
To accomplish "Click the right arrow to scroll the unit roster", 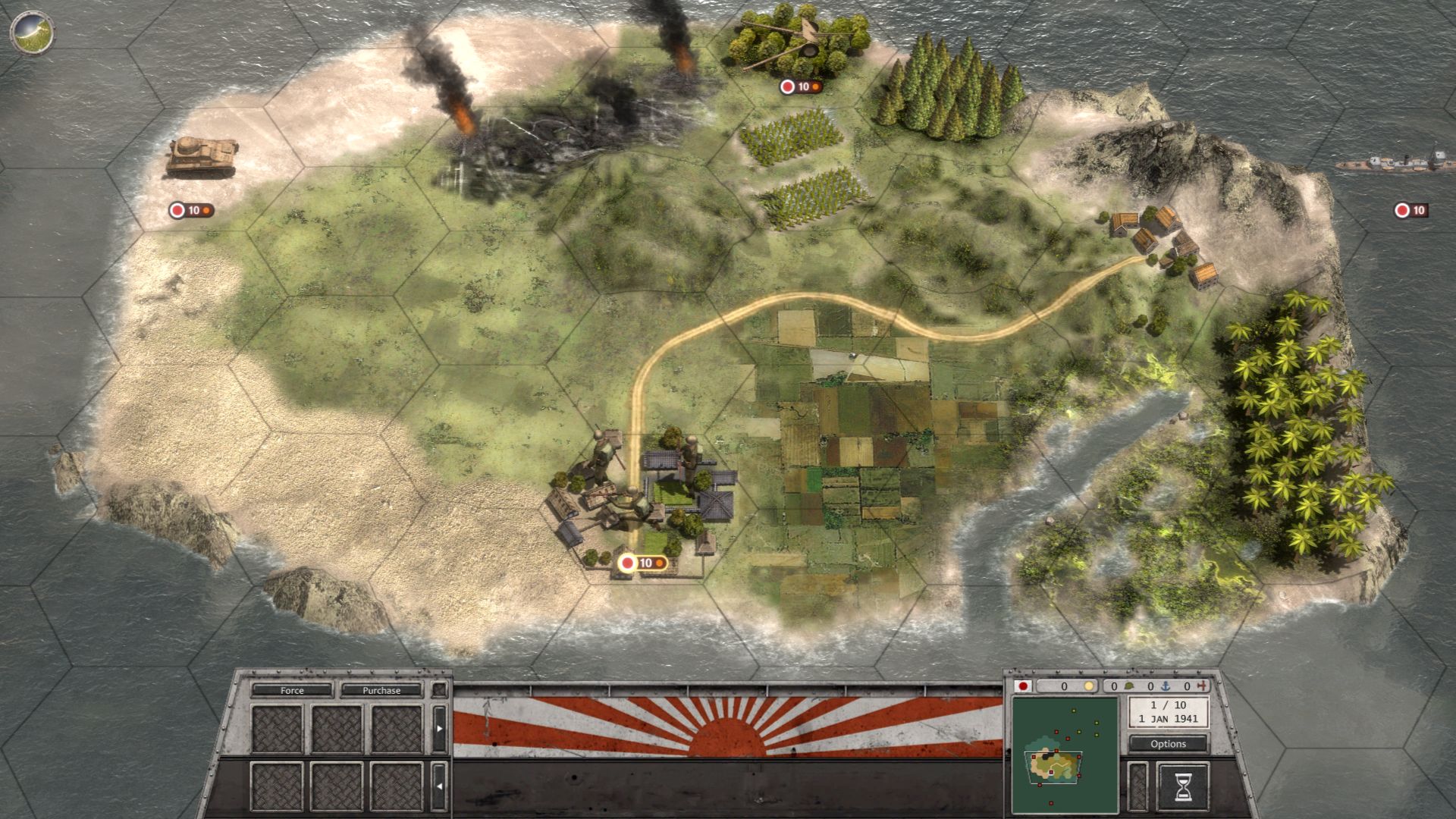I will [x=438, y=728].
